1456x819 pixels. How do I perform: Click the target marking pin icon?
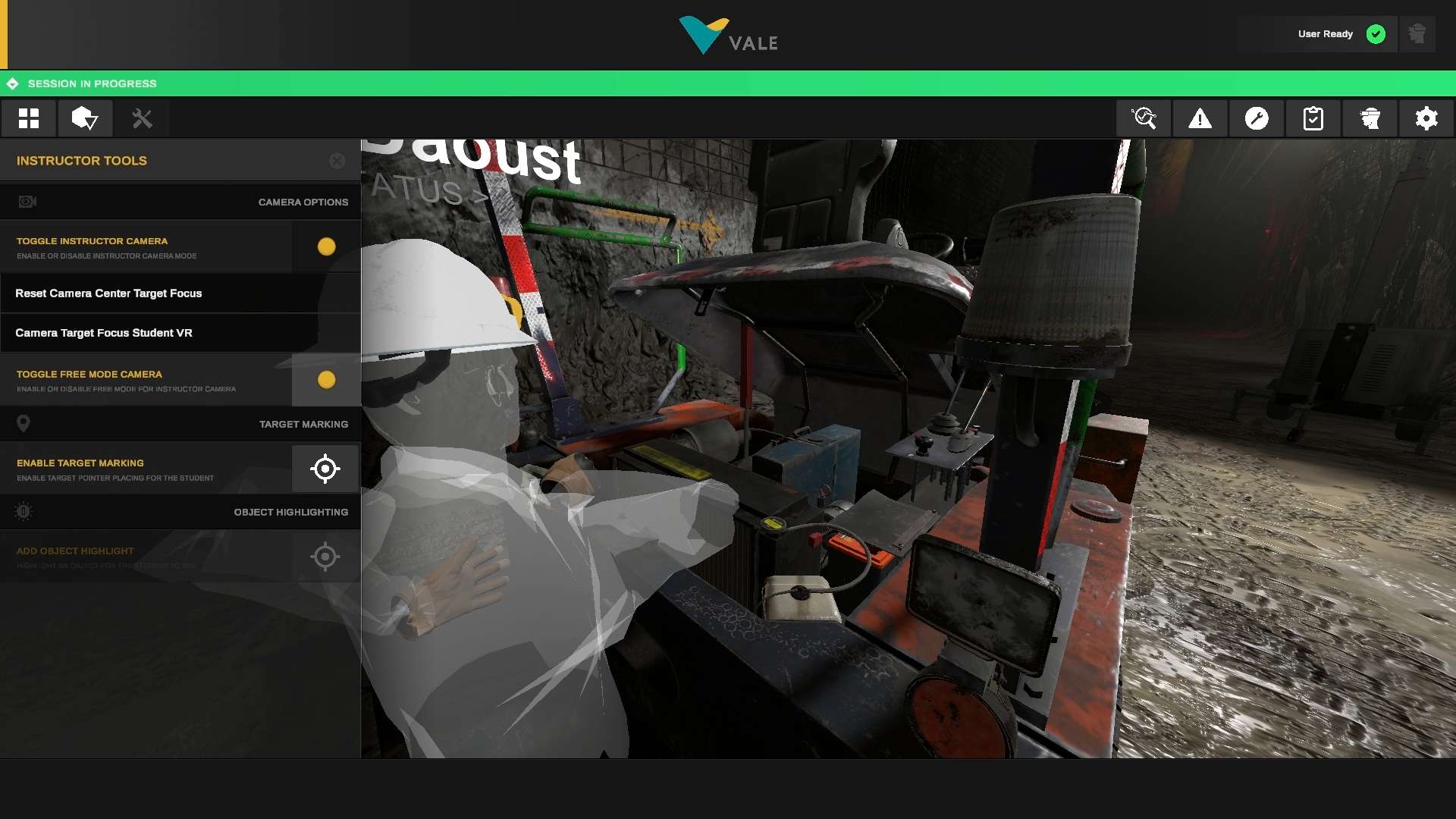[x=24, y=423]
